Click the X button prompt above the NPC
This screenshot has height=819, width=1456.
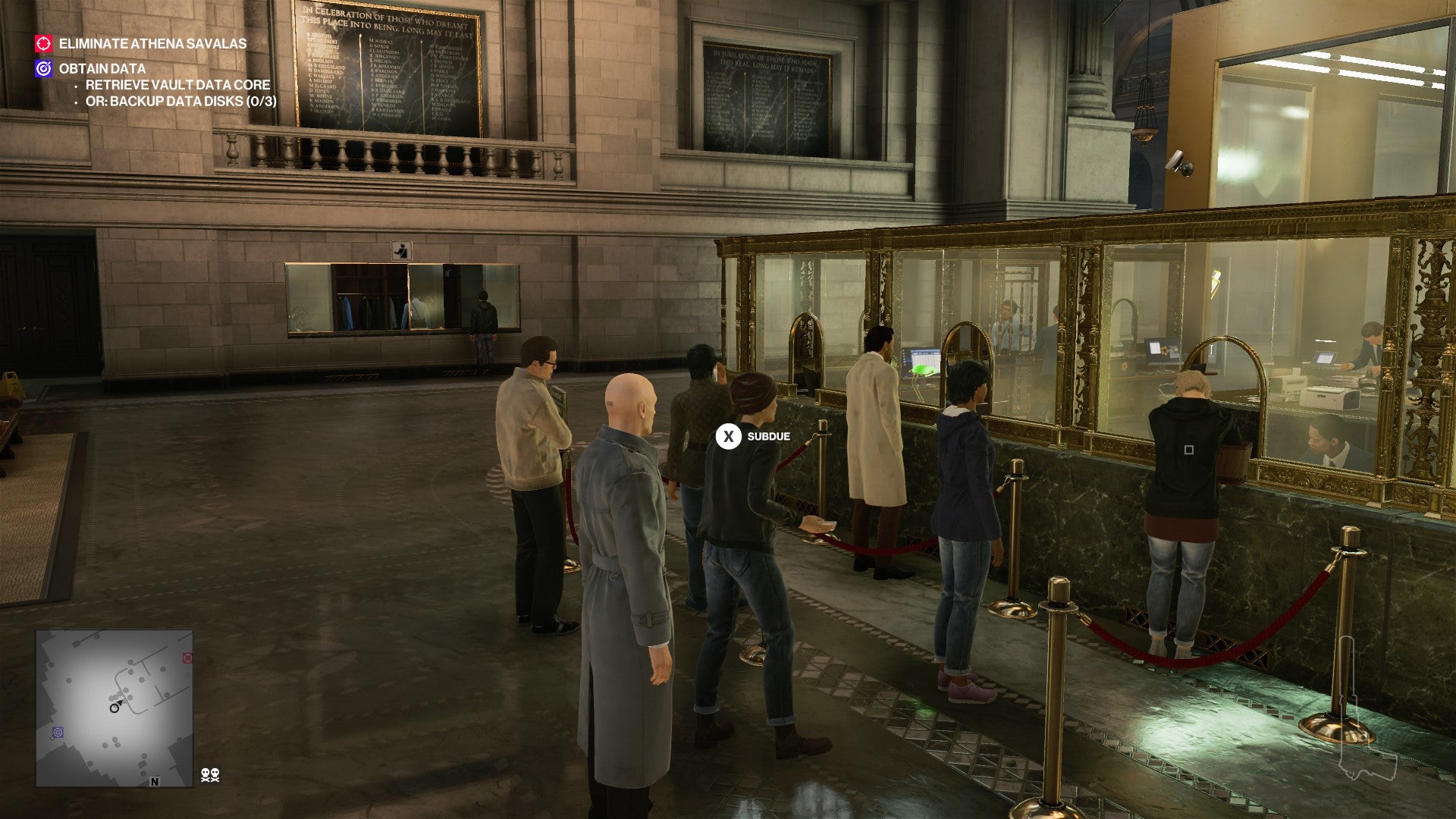729,436
